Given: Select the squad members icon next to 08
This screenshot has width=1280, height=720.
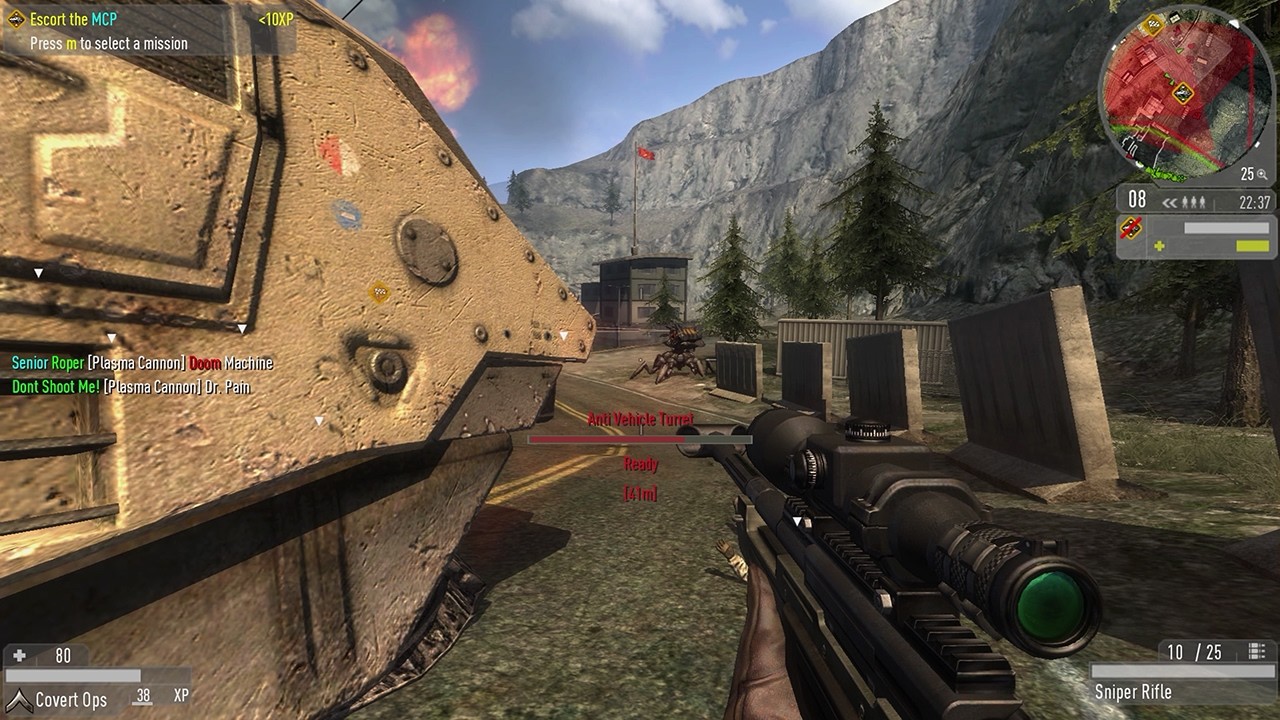Looking at the screenshot, I should click(x=1195, y=200).
